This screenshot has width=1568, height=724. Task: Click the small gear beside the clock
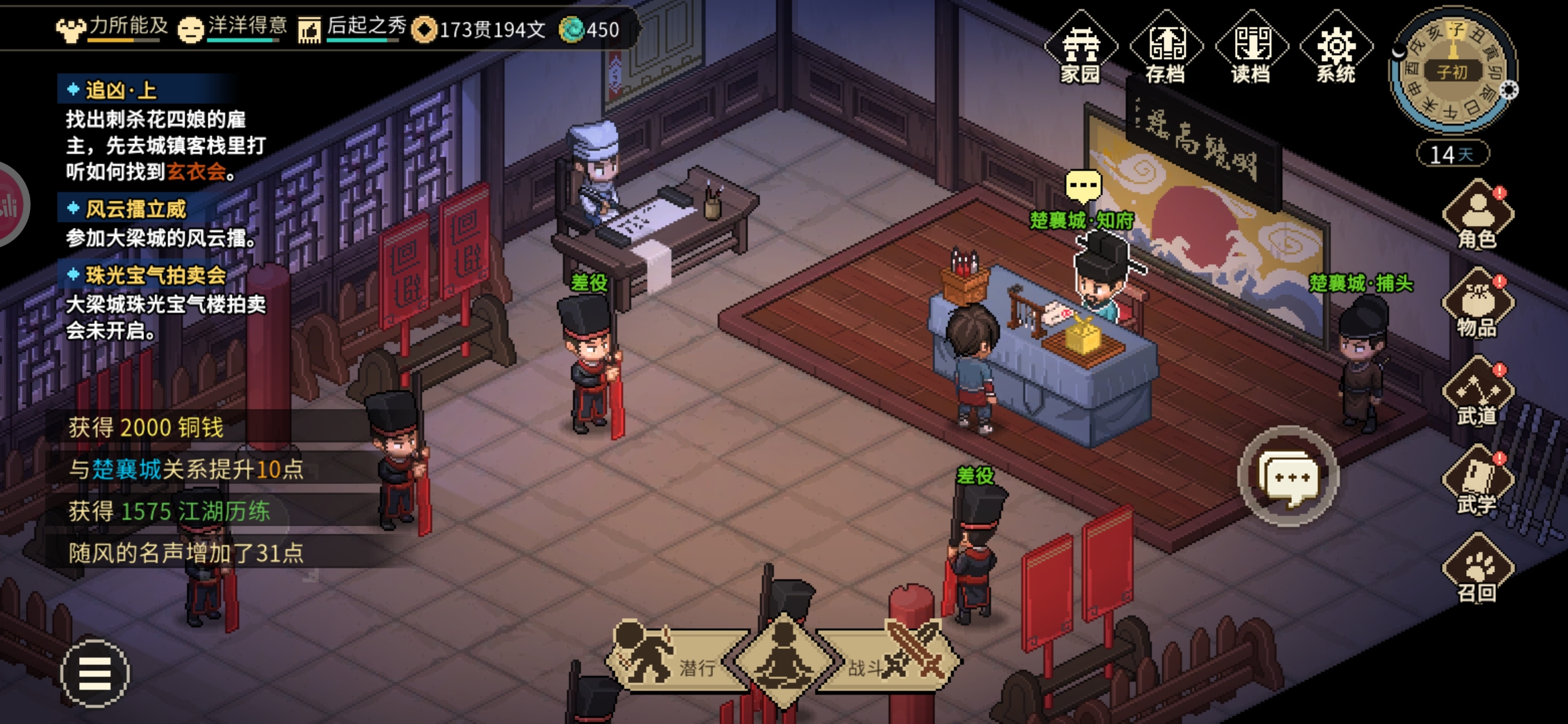point(1508,90)
